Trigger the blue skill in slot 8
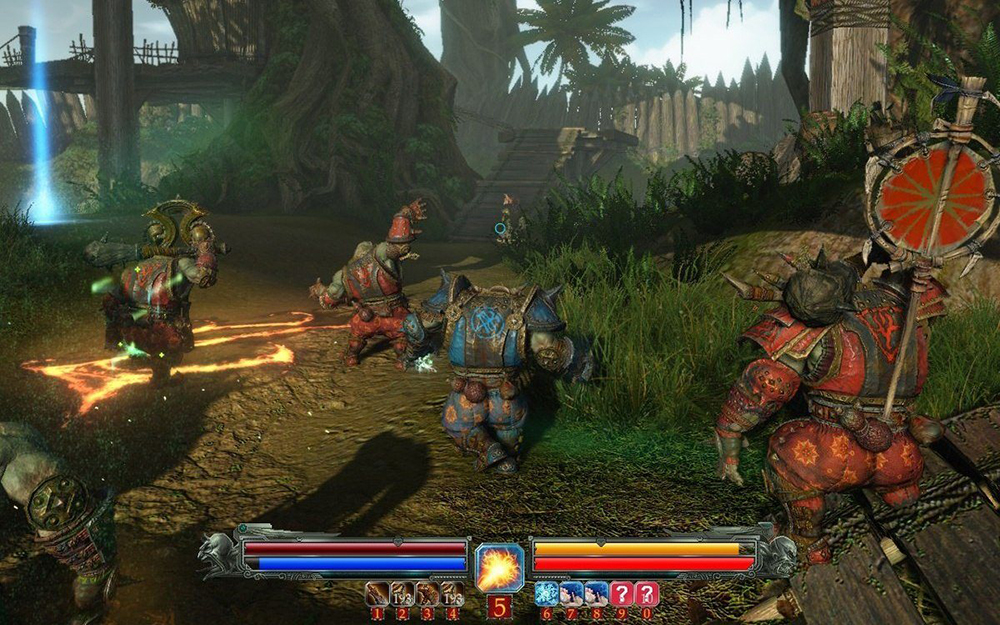 (x=596, y=593)
